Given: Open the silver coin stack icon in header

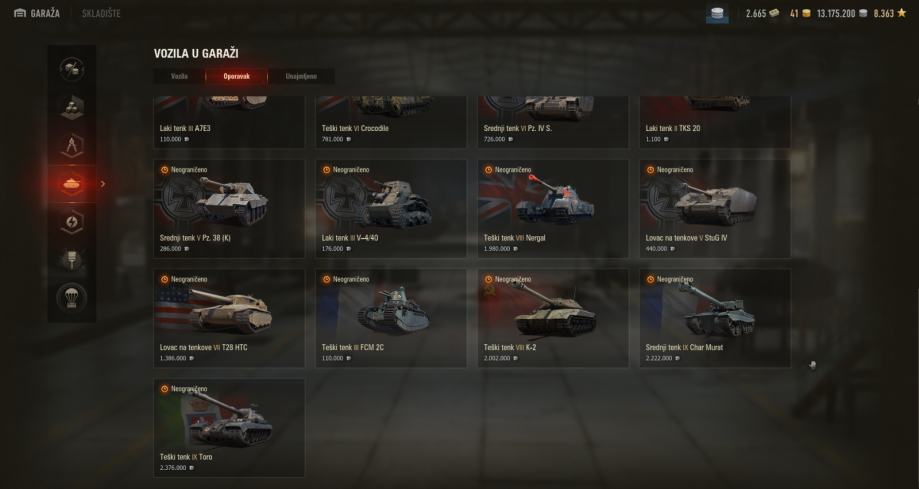Looking at the screenshot, I should coord(718,13).
